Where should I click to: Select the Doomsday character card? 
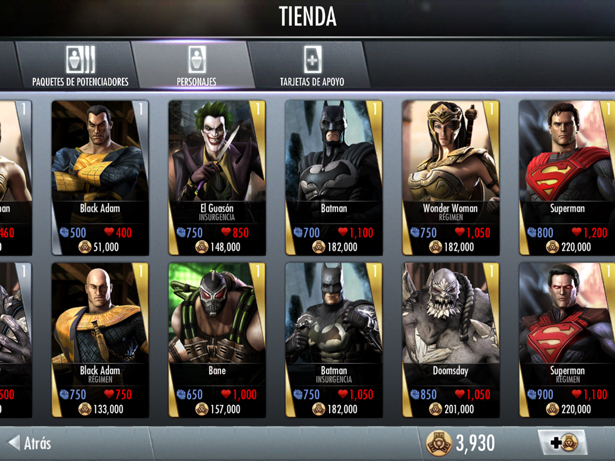click(x=450, y=340)
